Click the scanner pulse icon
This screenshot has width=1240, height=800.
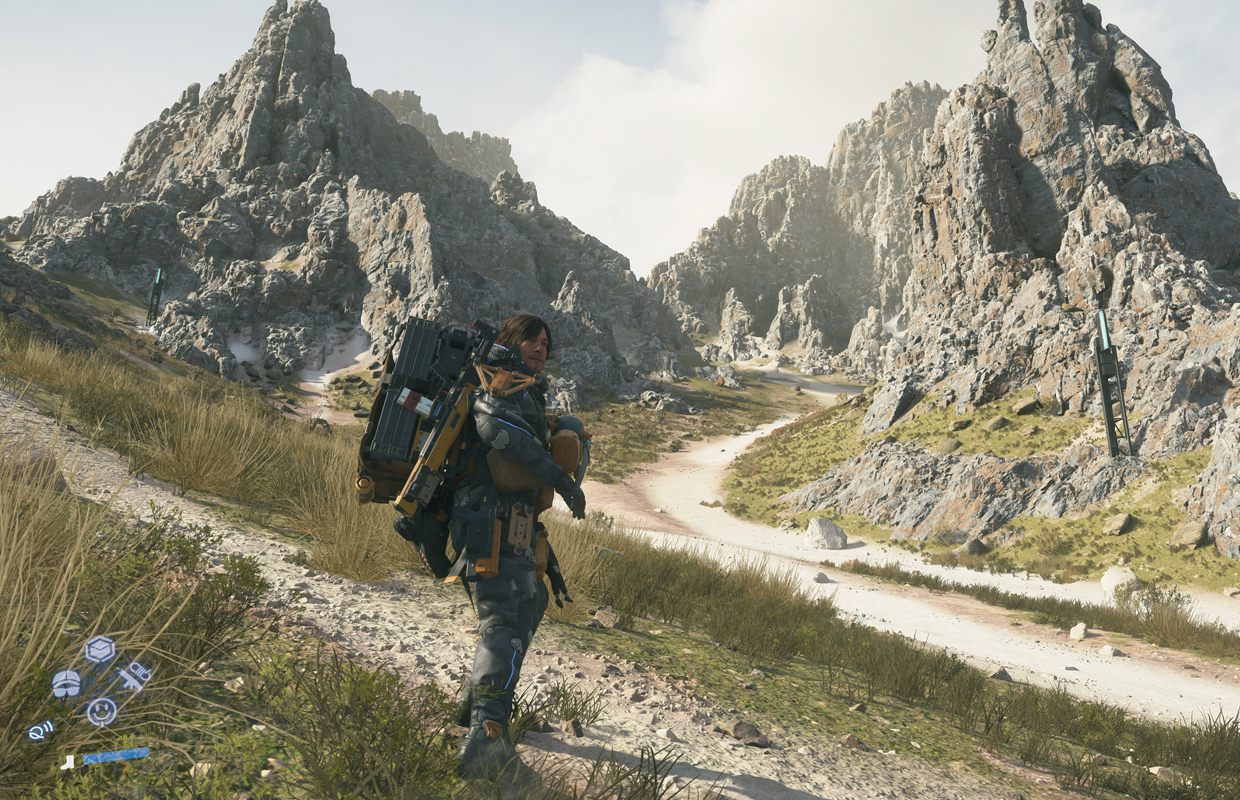click(40, 731)
